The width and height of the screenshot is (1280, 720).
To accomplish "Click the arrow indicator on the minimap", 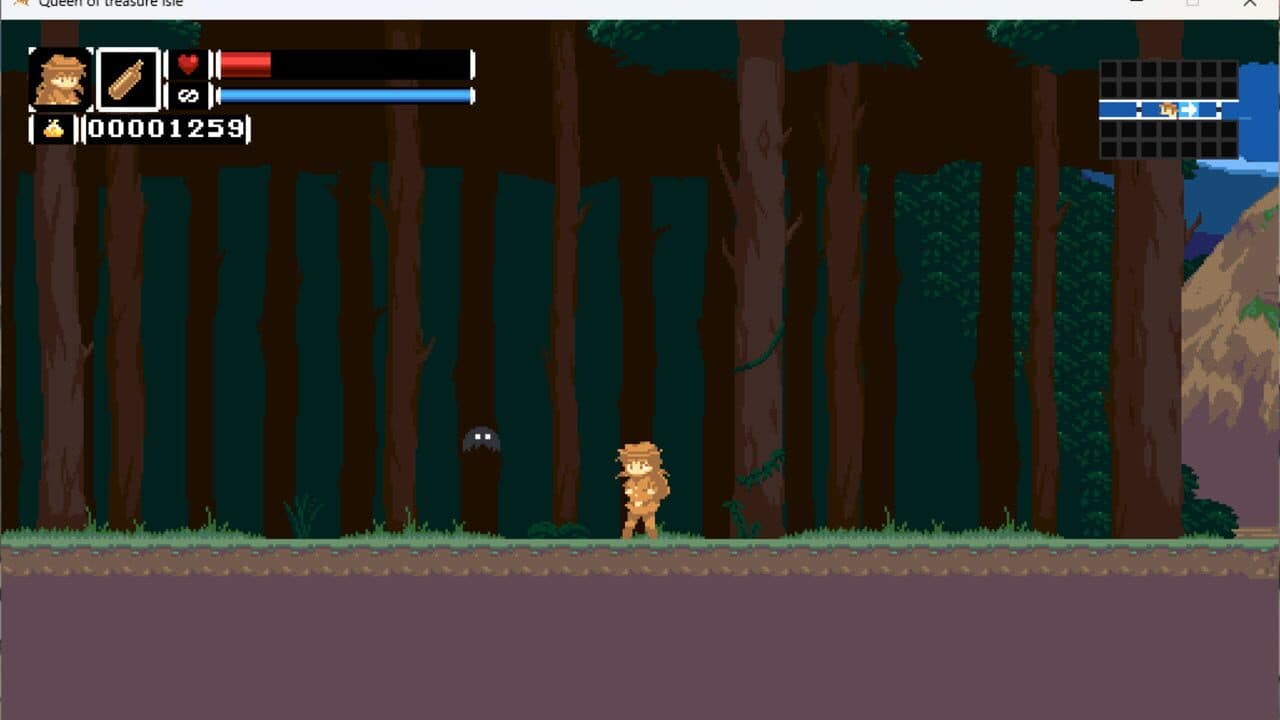I will pyautogui.click(x=1189, y=108).
